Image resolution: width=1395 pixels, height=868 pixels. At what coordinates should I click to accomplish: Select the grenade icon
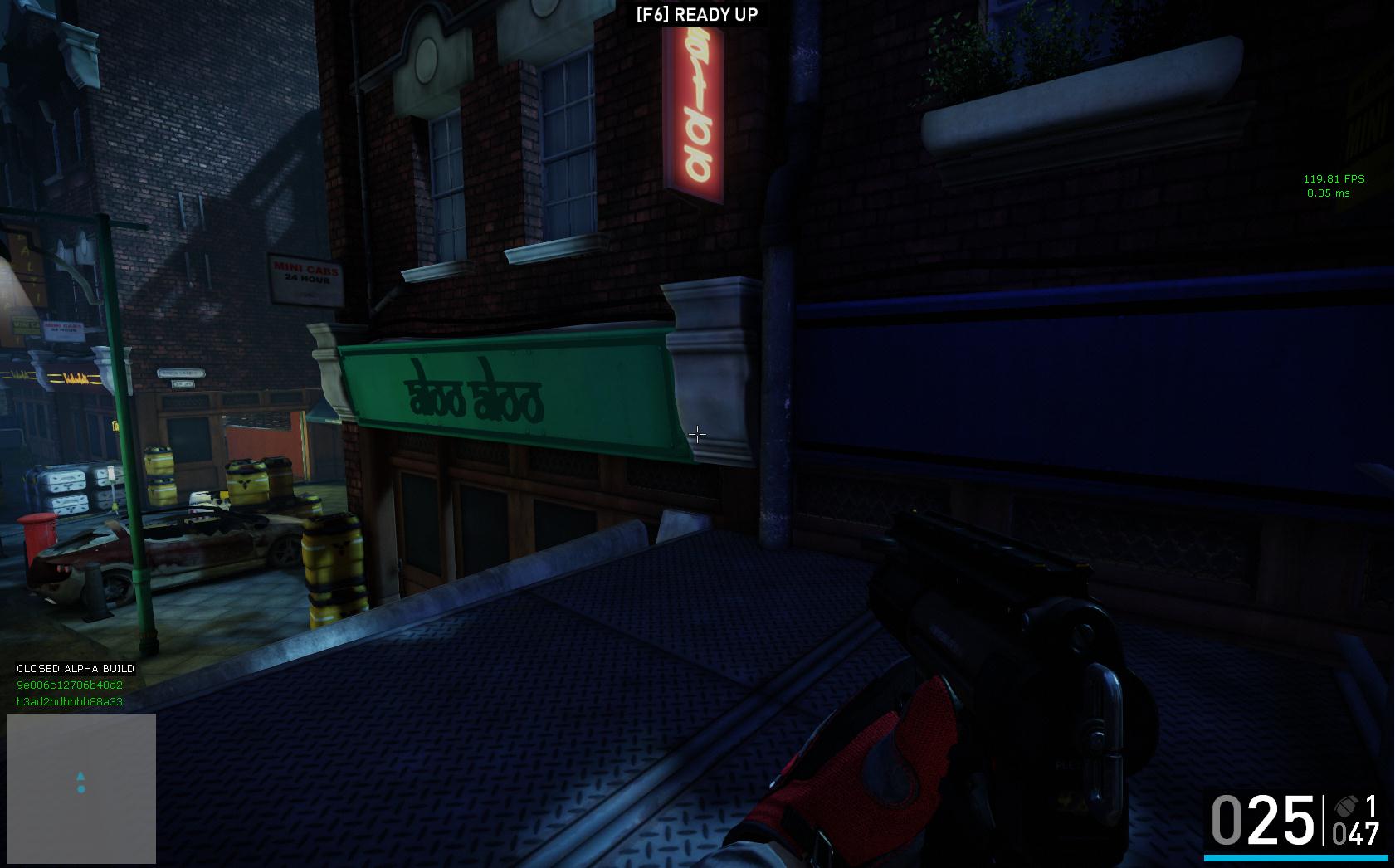[x=1346, y=806]
